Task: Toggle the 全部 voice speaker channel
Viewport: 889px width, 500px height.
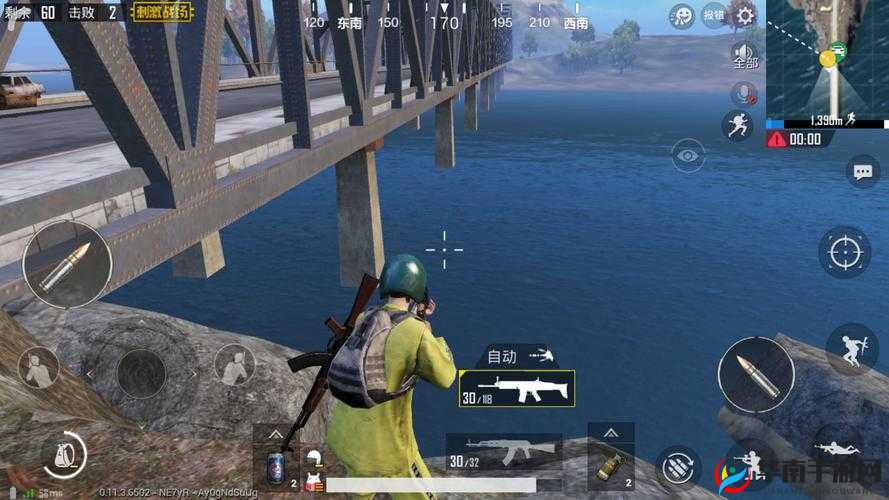Action: tap(744, 56)
